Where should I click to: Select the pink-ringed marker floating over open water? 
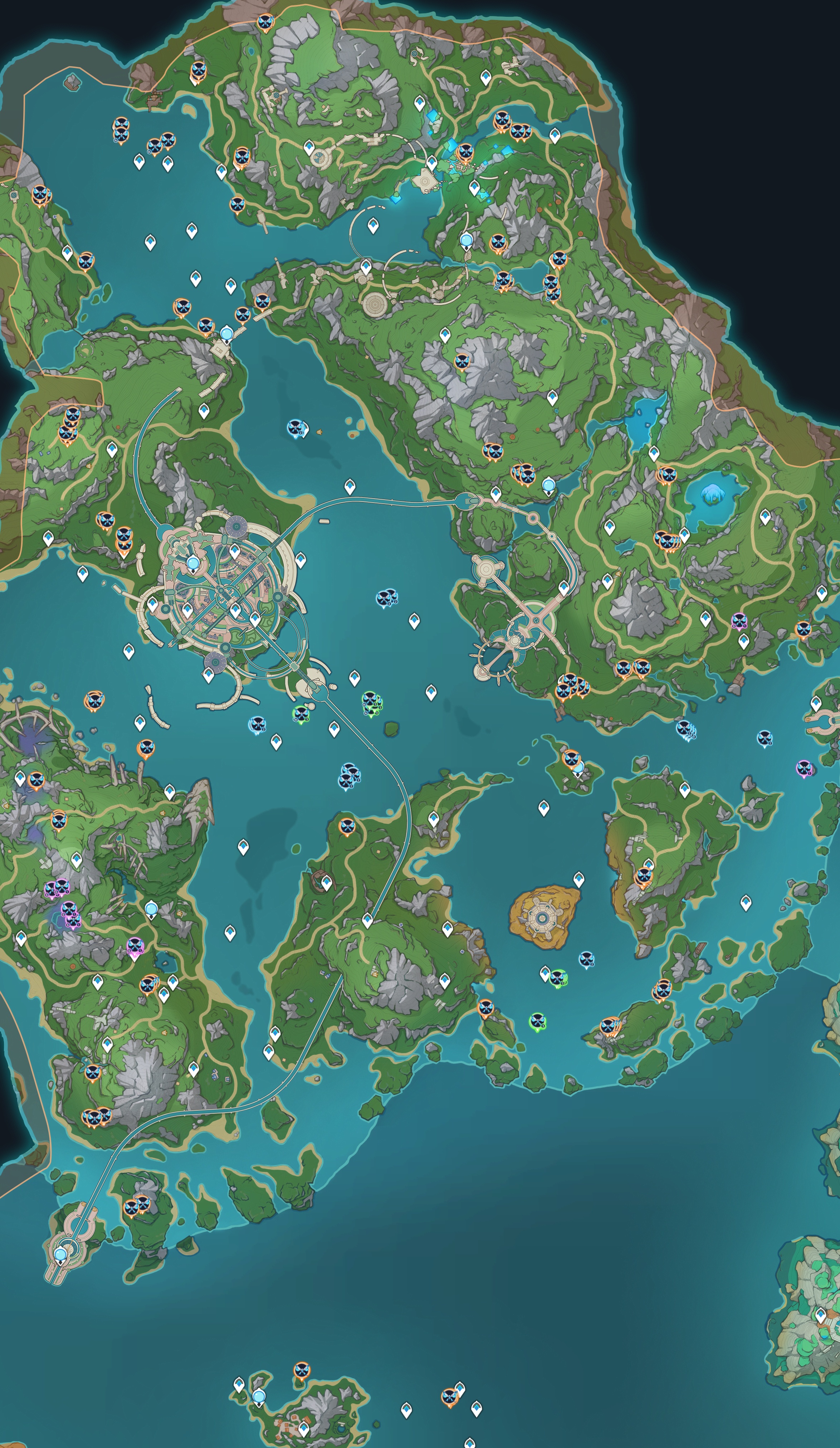coord(803,768)
